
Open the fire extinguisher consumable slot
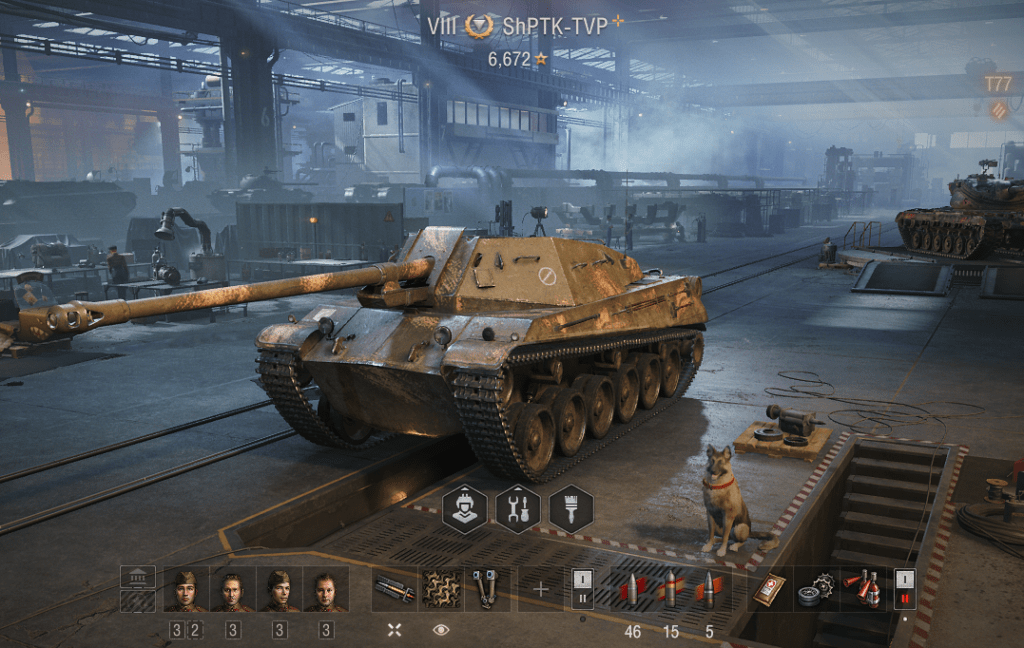click(x=861, y=590)
